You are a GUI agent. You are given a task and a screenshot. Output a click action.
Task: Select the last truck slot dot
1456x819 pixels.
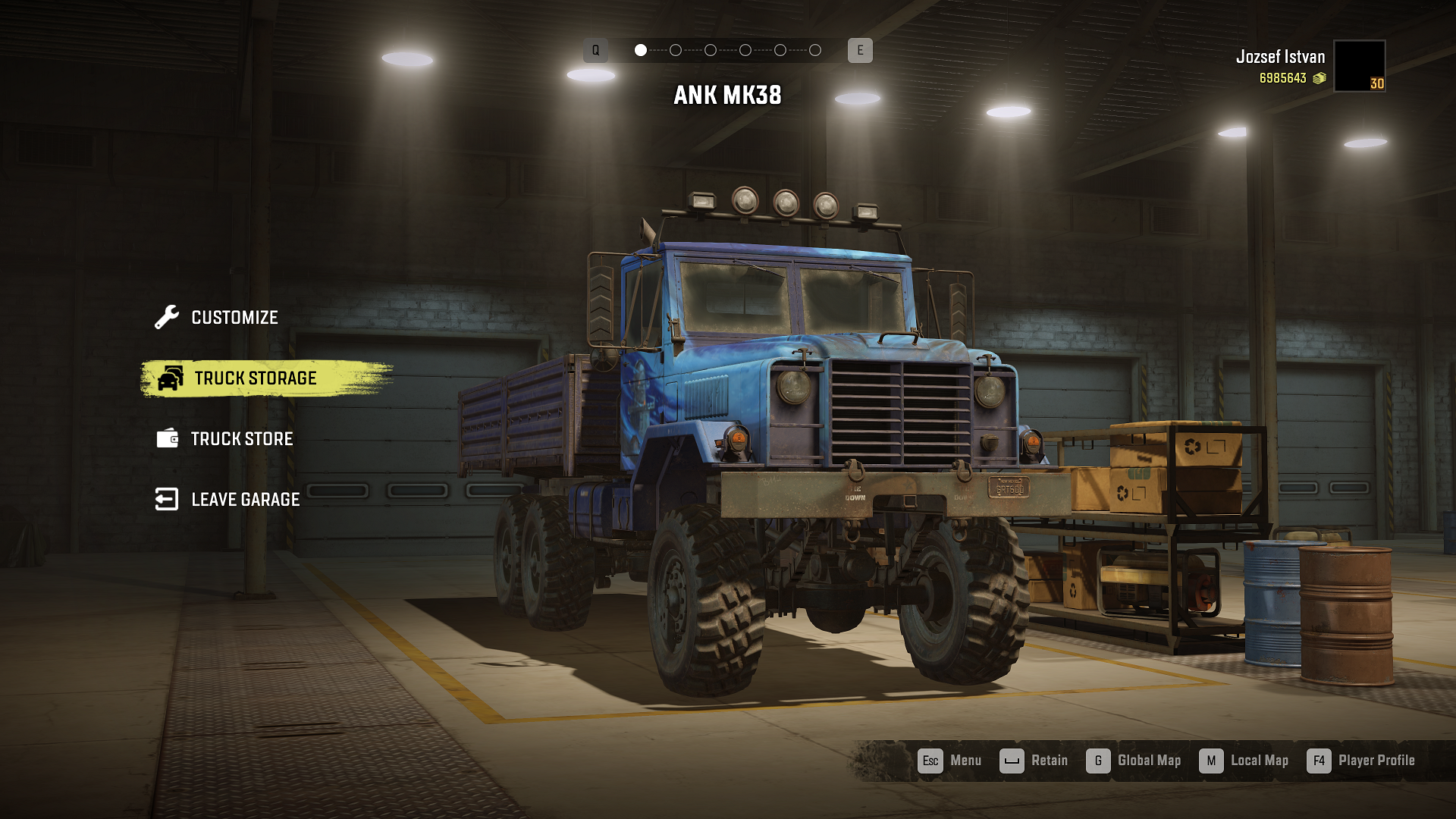point(815,50)
